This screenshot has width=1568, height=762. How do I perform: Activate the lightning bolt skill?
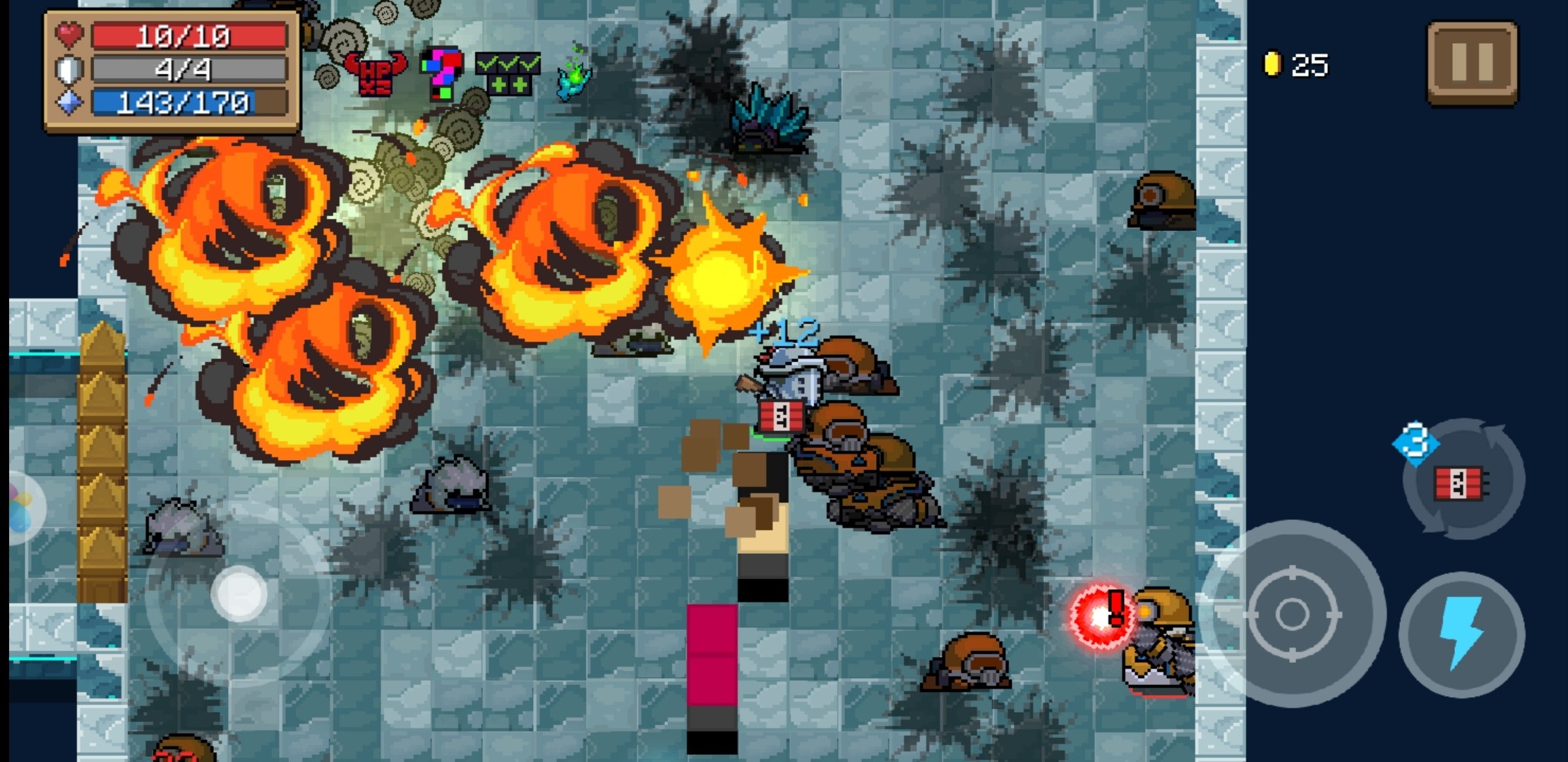point(1461,633)
